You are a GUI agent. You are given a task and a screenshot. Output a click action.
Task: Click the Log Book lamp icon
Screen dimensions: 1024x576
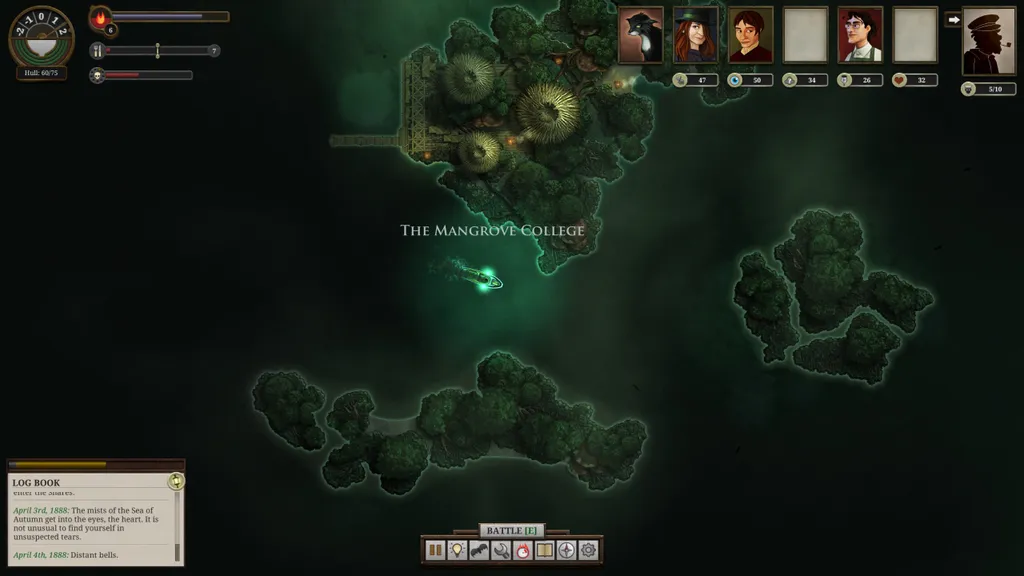[x=176, y=481]
